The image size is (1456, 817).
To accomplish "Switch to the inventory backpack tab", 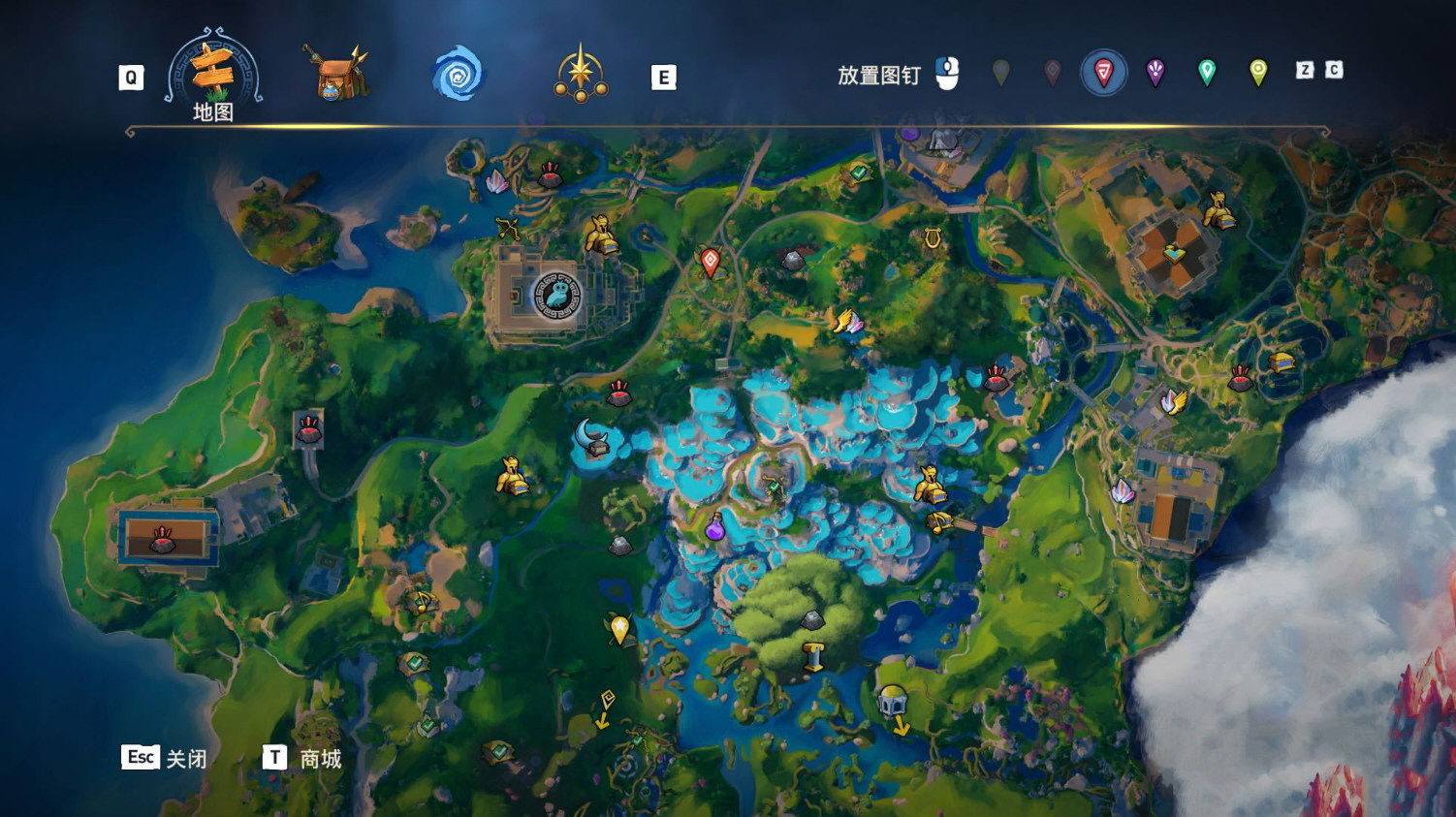I will [335, 73].
